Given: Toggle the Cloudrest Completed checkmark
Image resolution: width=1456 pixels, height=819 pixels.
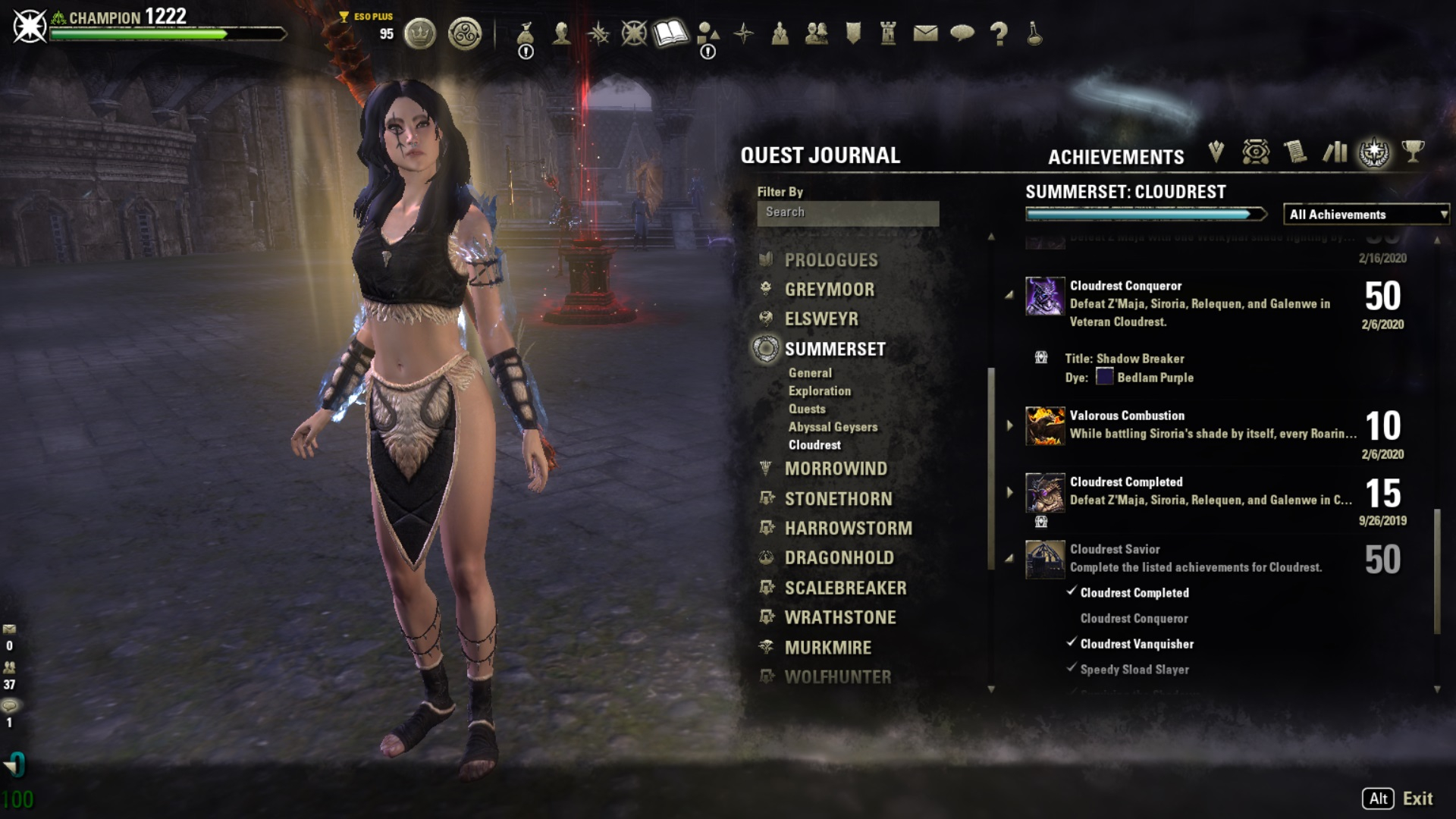Looking at the screenshot, I should coord(1072,592).
